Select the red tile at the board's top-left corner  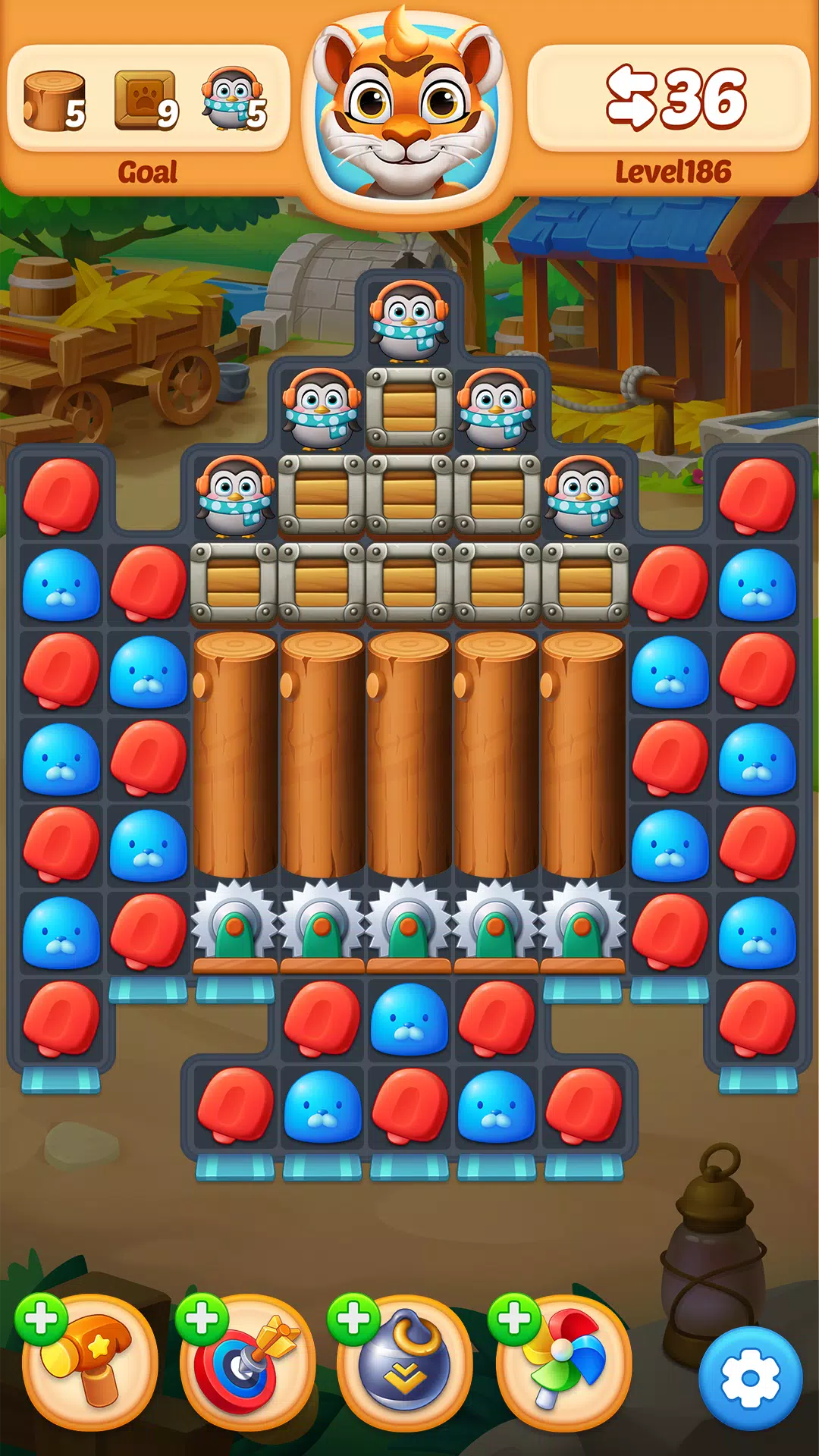pyautogui.click(x=61, y=496)
